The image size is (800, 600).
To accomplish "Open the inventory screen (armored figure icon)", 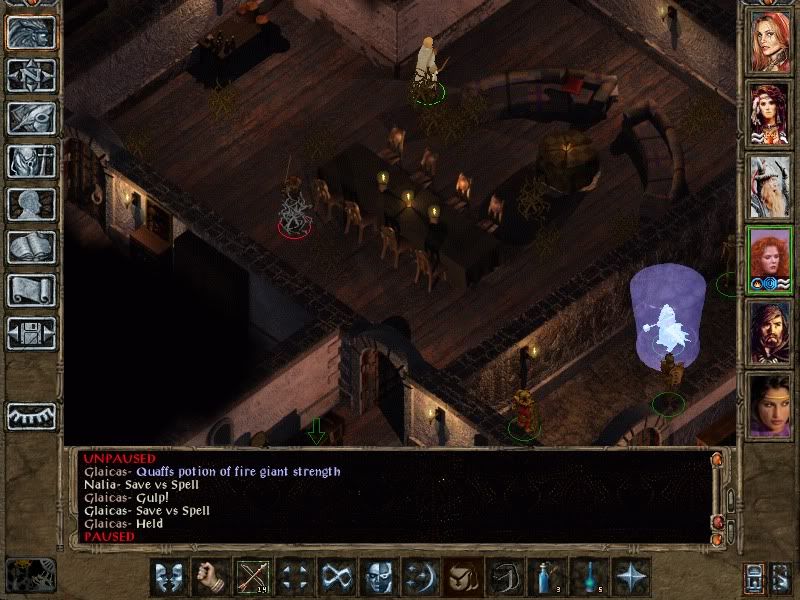I will (x=31, y=161).
